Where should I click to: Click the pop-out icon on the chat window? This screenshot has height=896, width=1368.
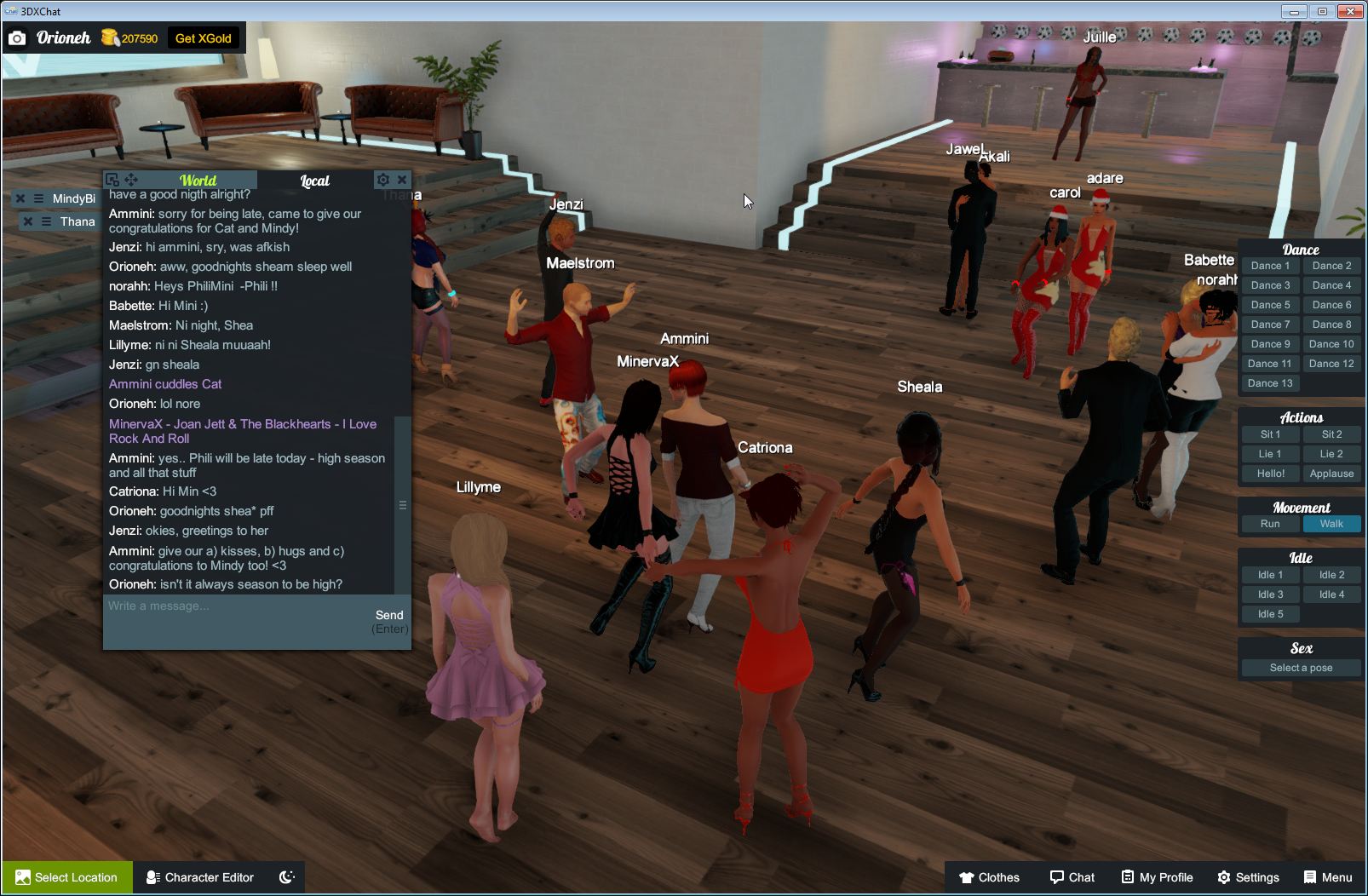(112, 180)
